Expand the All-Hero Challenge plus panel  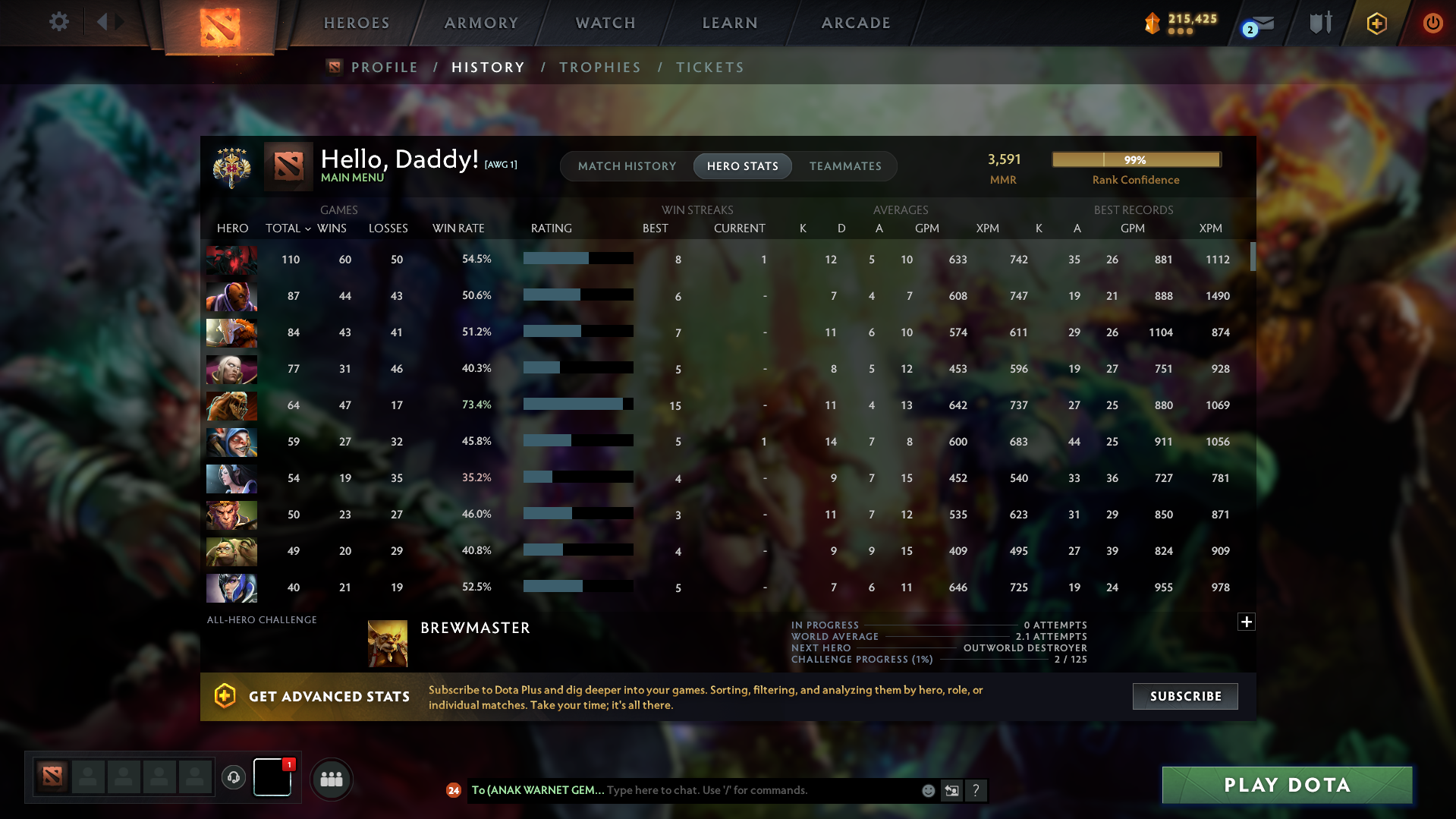click(1246, 622)
